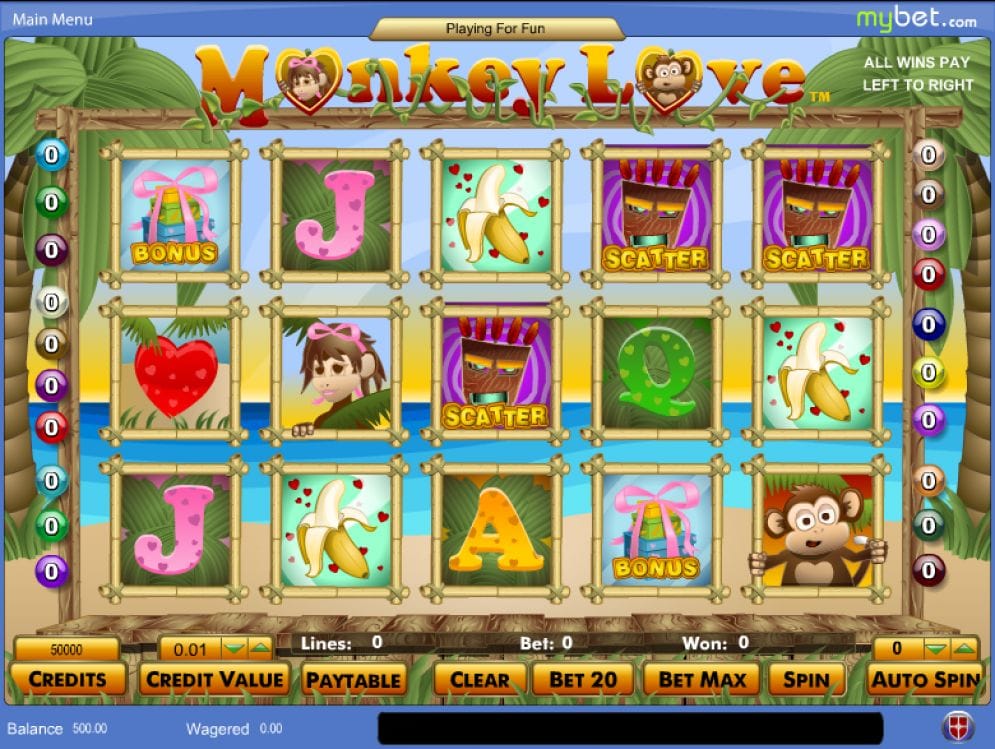Increase the credit value with up arrow
Screen dimensions: 995x749
259,649
